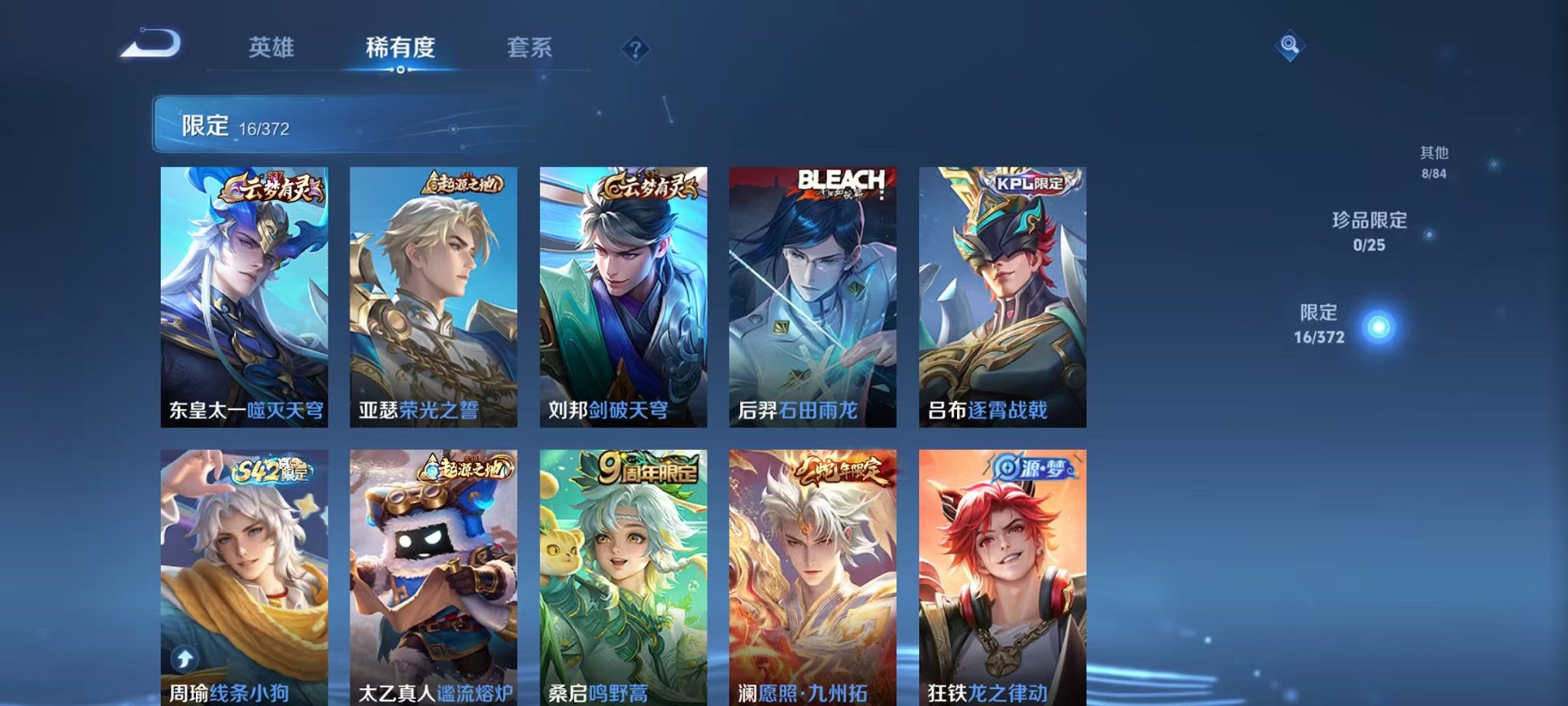The height and width of the screenshot is (706, 1568).
Task: Open the 英雄 tab
Action: (274, 48)
